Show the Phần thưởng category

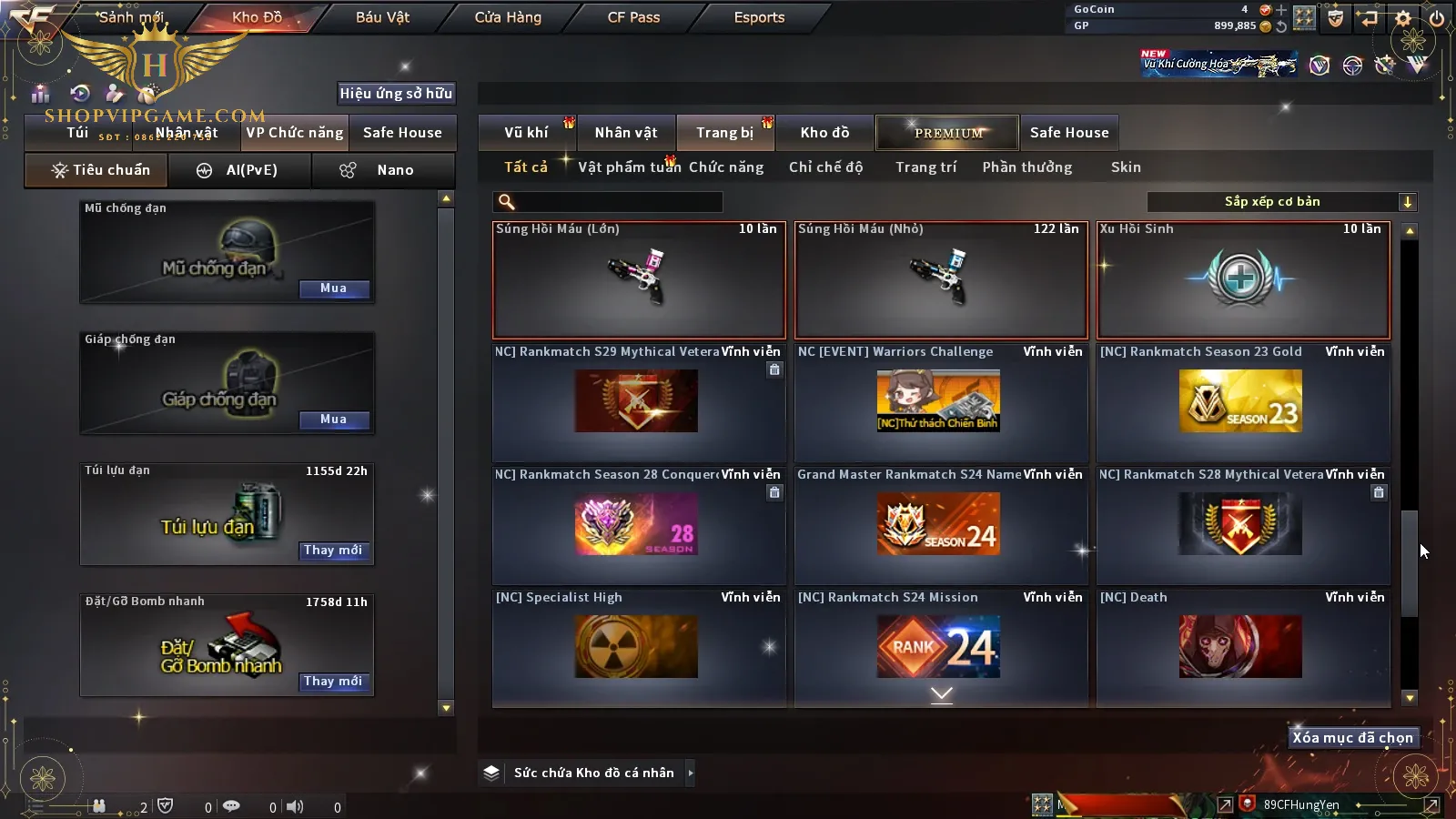pyautogui.click(x=1026, y=167)
